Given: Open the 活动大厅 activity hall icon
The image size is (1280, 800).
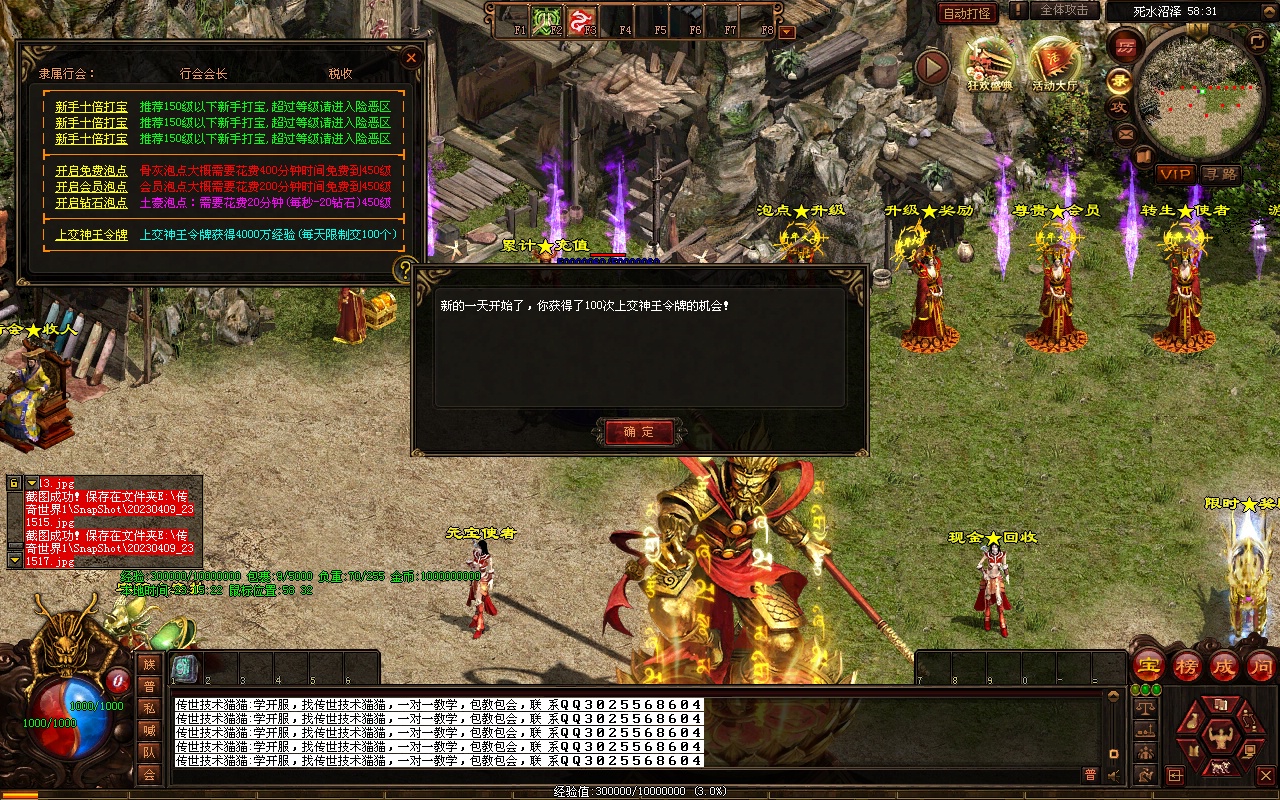Looking at the screenshot, I should click(x=1054, y=62).
